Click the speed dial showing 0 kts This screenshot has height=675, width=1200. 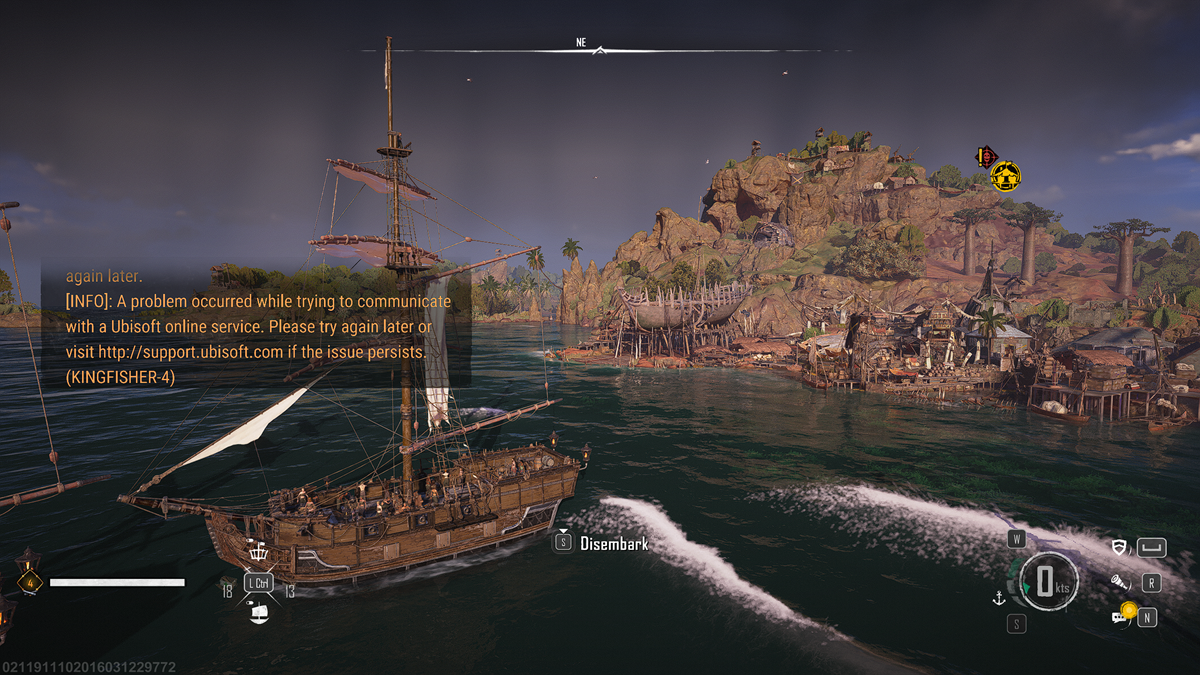point(1045,582)
